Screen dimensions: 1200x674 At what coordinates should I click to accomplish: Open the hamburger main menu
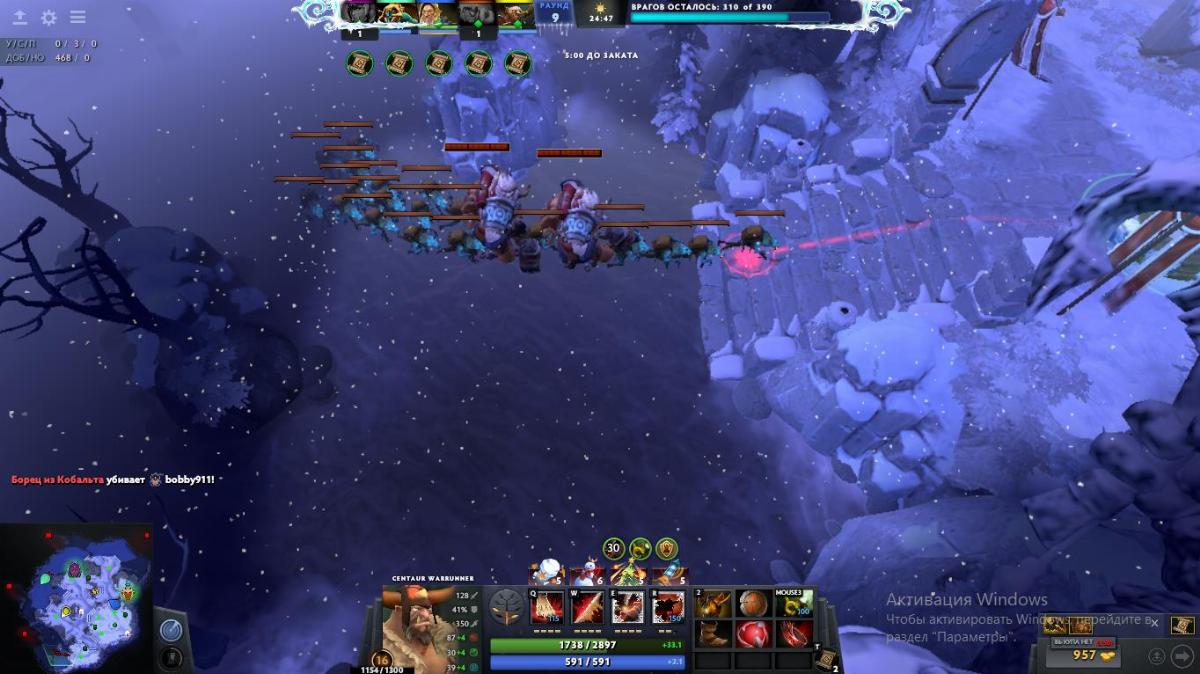pos(77,17)
